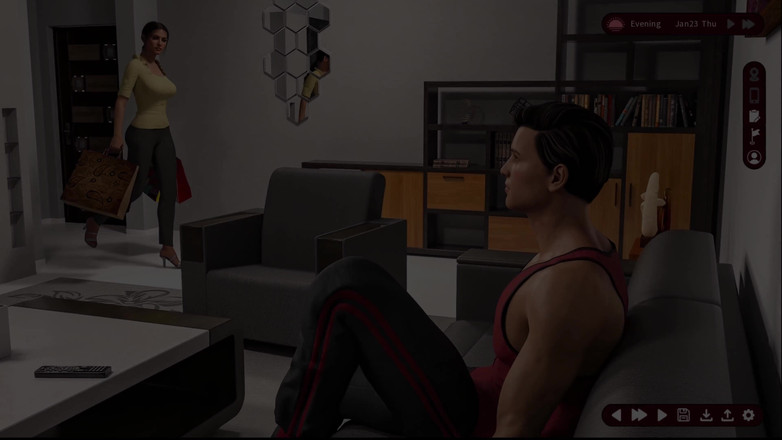Click the bottom bar's play arrow
This screenshot has height=440, width=782.
point(661,415)
